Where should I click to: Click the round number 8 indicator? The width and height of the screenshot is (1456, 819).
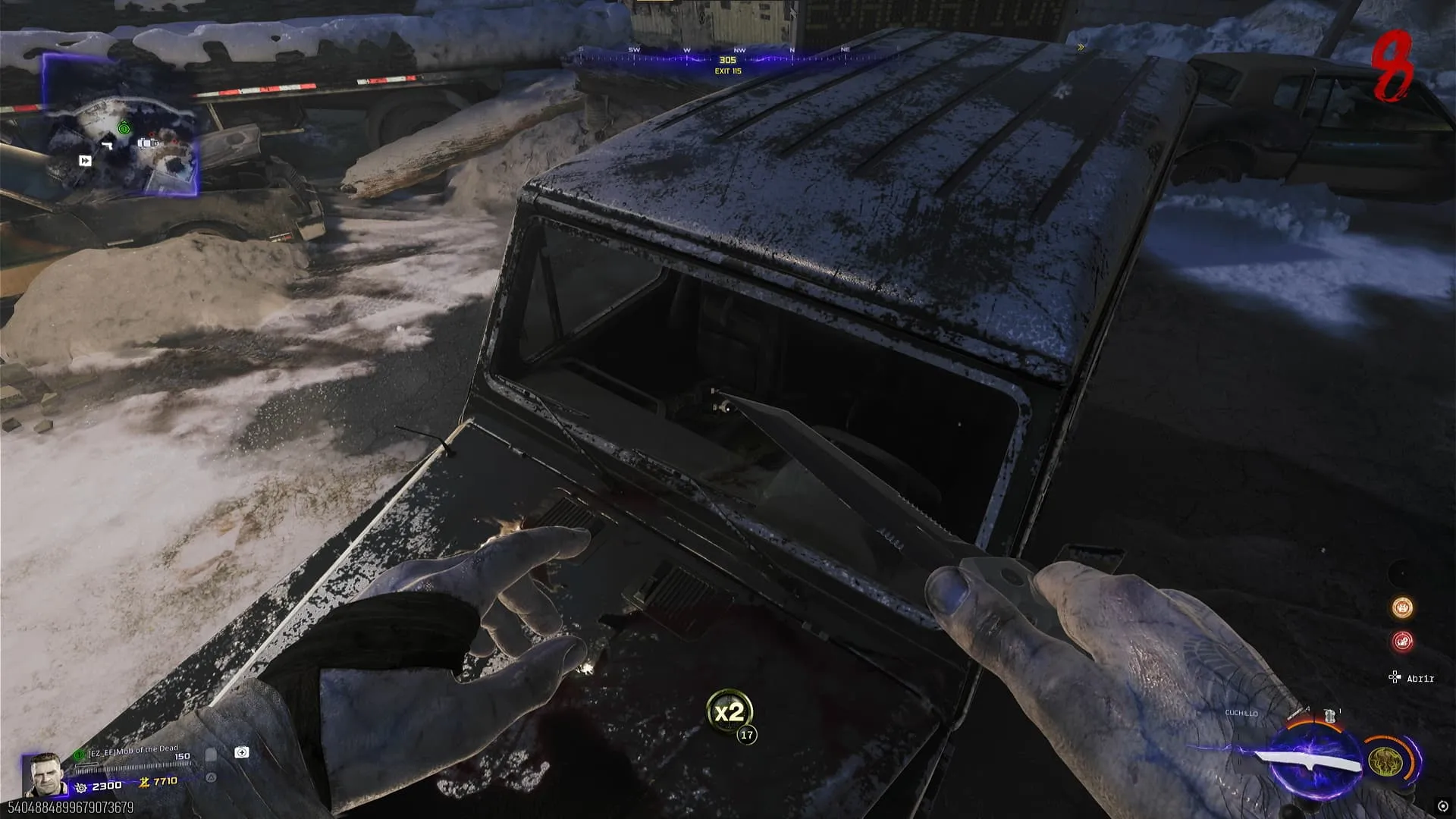(x=1394, y=67)
